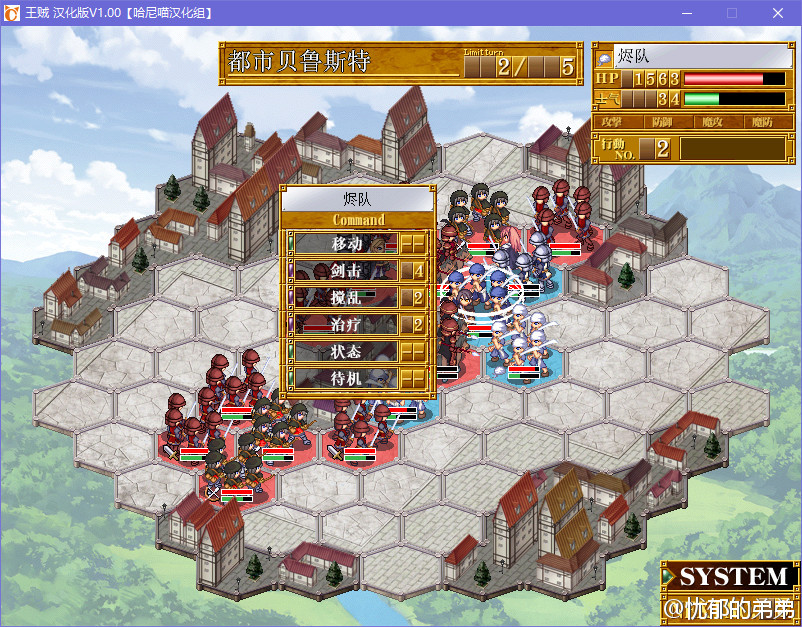Click the unit's speech-bubble icon
This screenshot has width=802, height=627.
tap(605, 57)
